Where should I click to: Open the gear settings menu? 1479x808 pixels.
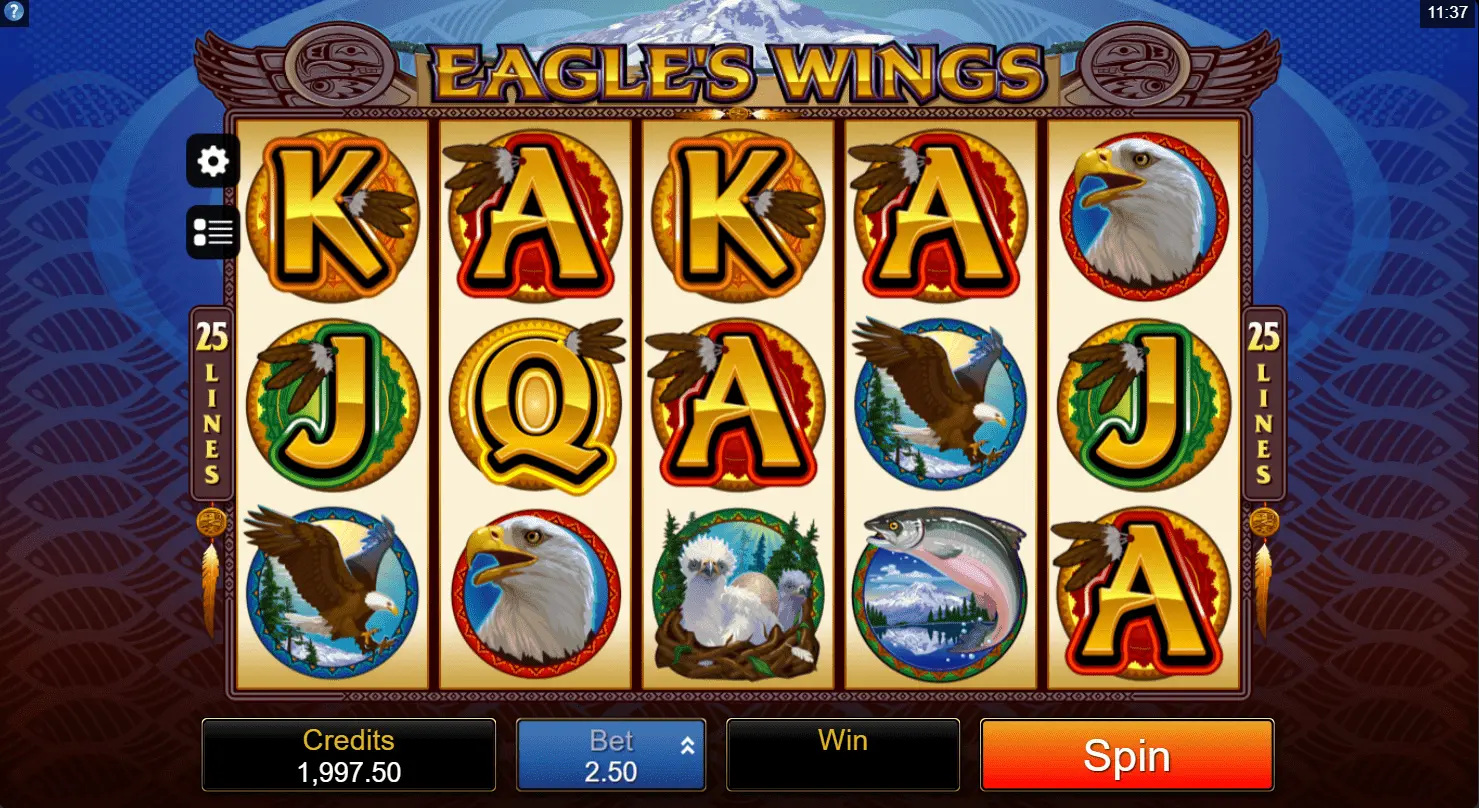[213, 161]
